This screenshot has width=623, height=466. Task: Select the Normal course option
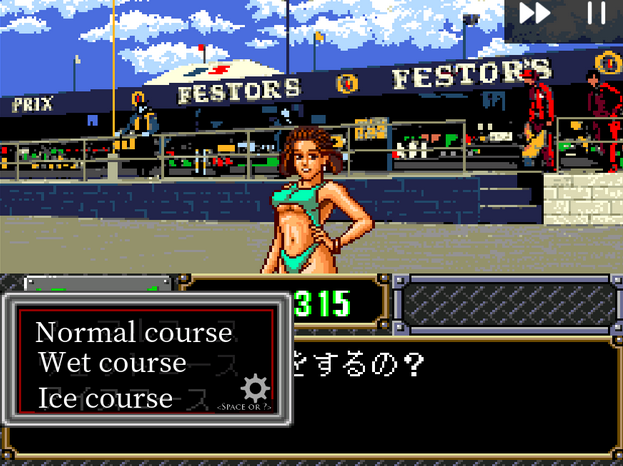pos(133,332)
